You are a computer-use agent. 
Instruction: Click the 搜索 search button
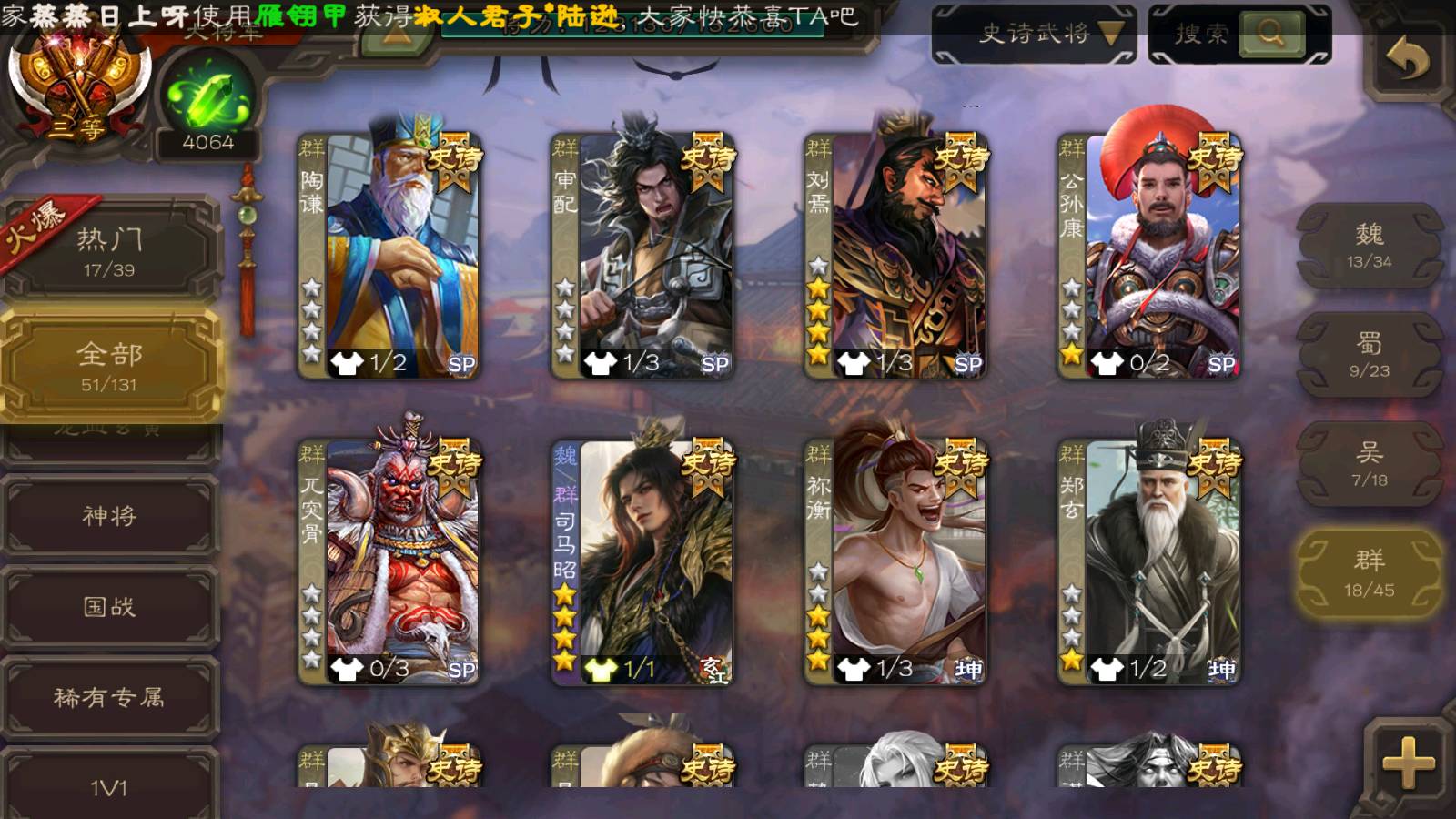[1270, 35]
